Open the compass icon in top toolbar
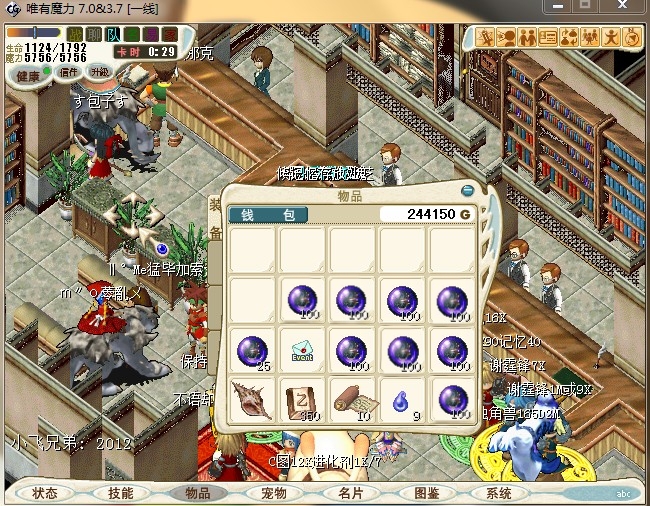The width and height of the screenshot is (650, 506). click(632, 37)
